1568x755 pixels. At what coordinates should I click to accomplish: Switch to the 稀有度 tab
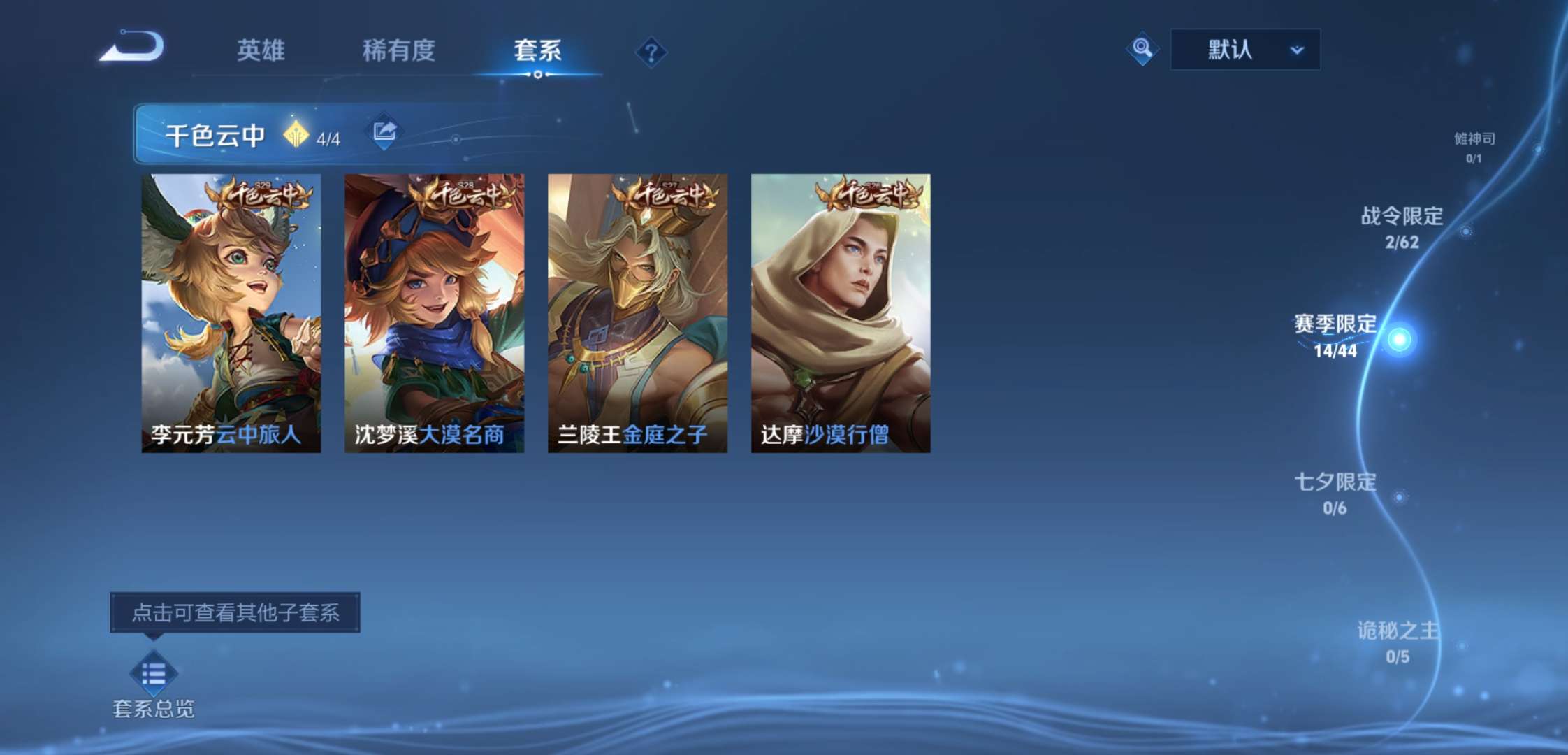[401, 51]
